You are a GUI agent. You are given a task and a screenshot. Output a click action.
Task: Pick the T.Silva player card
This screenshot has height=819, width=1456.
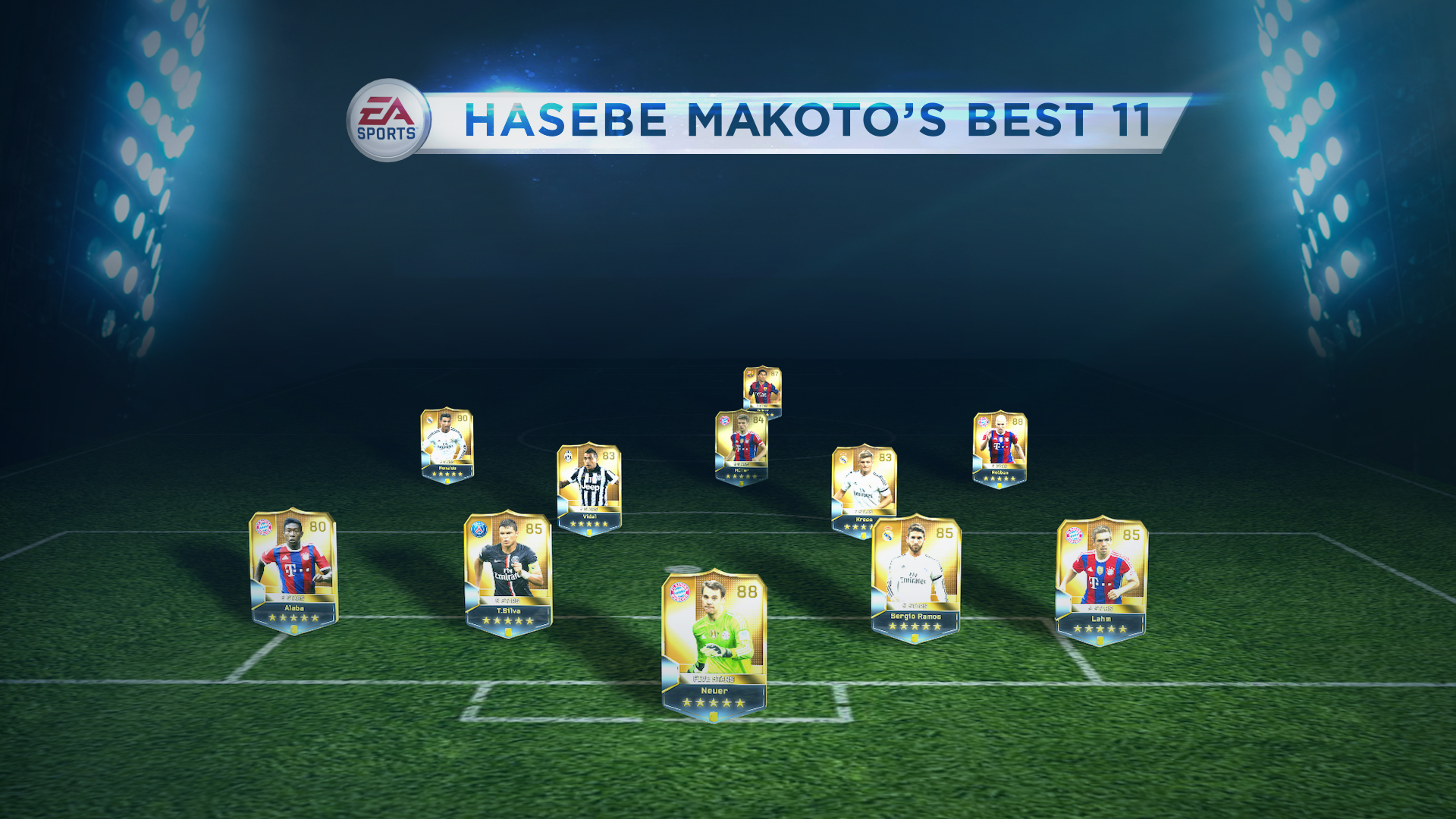508,573
